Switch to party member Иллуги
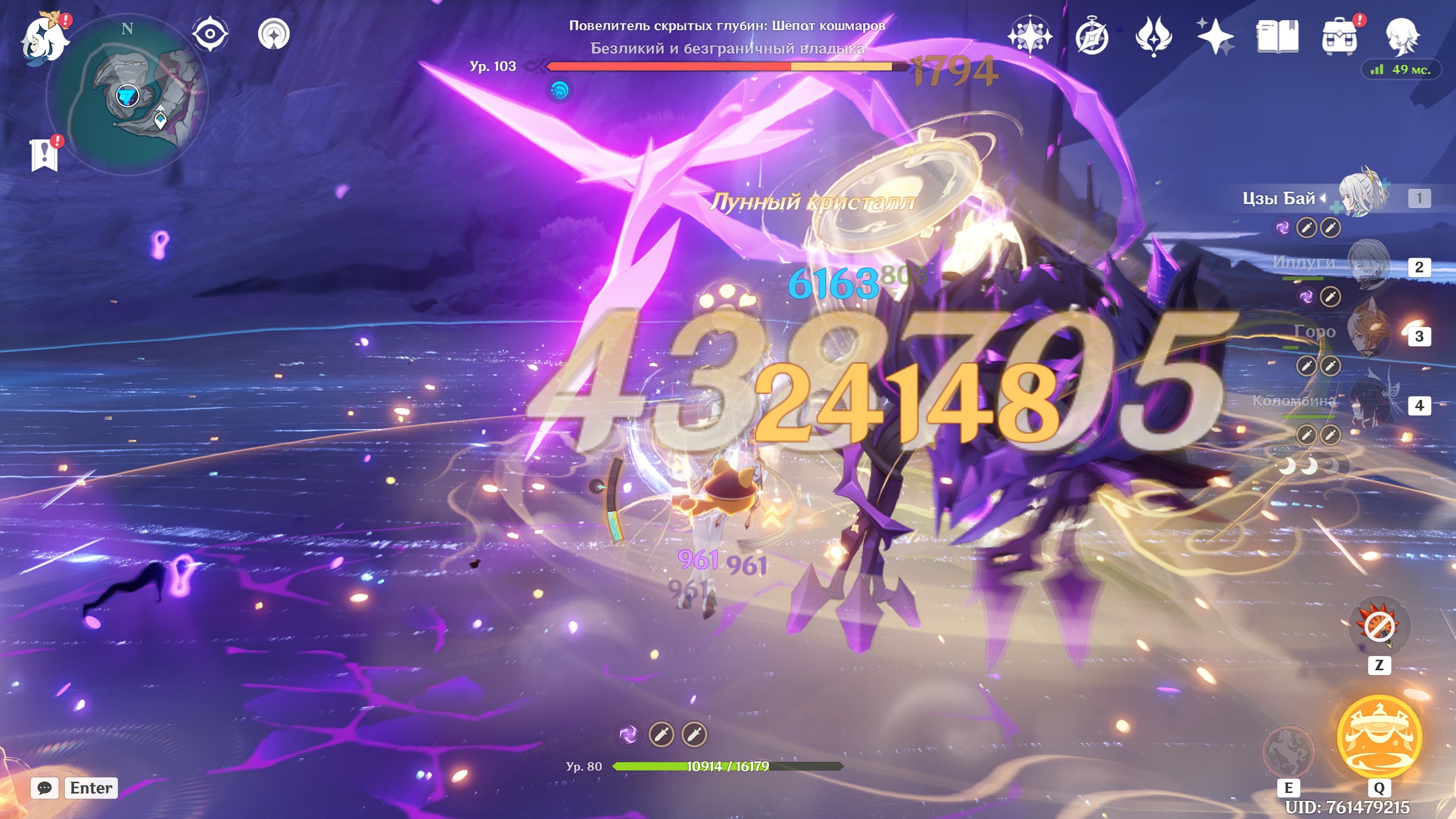The width and height of the screenshot is (1456, 819). 1367,266
